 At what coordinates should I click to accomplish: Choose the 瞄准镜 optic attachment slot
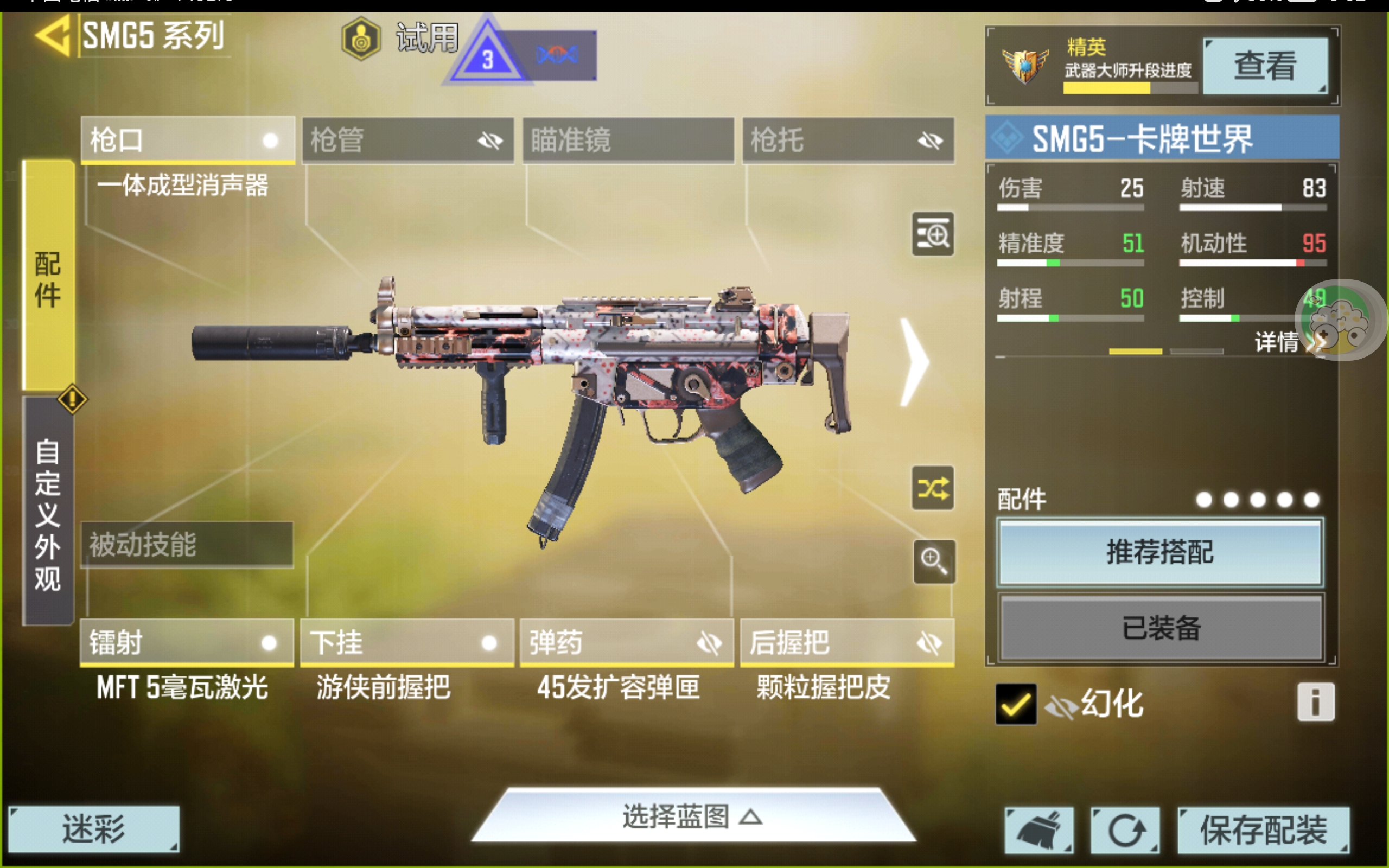tap(628, 140)
